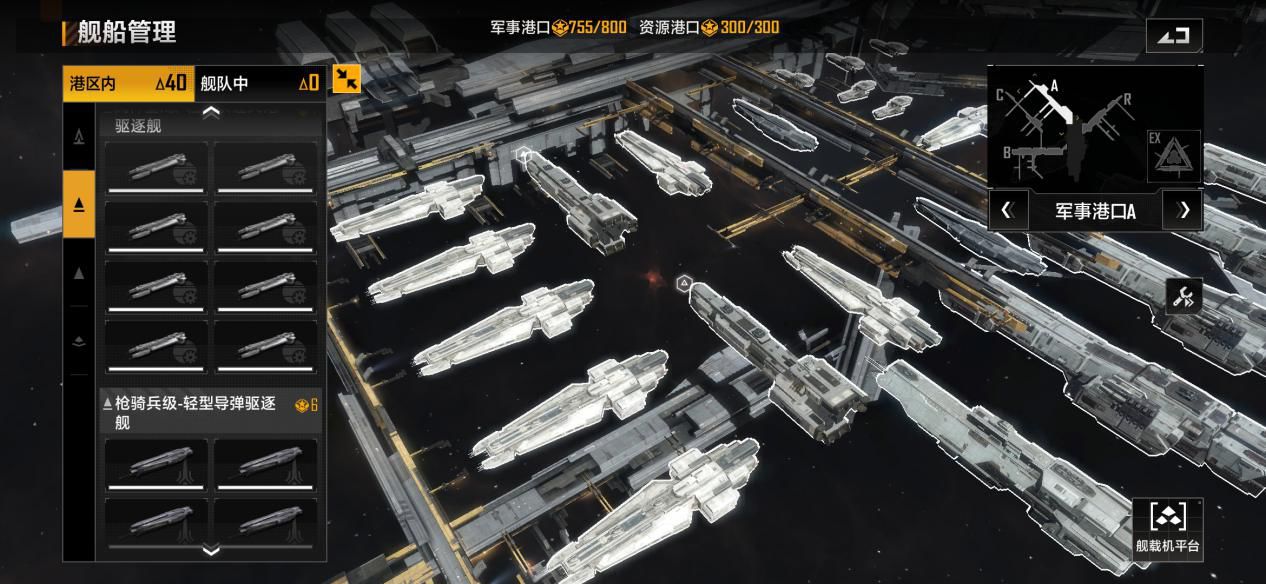The height and width of the screenshot is (584, 1266).
Task: Open the 舰载机平台 carrier aircraft platform
Action: coord(1167,526)
